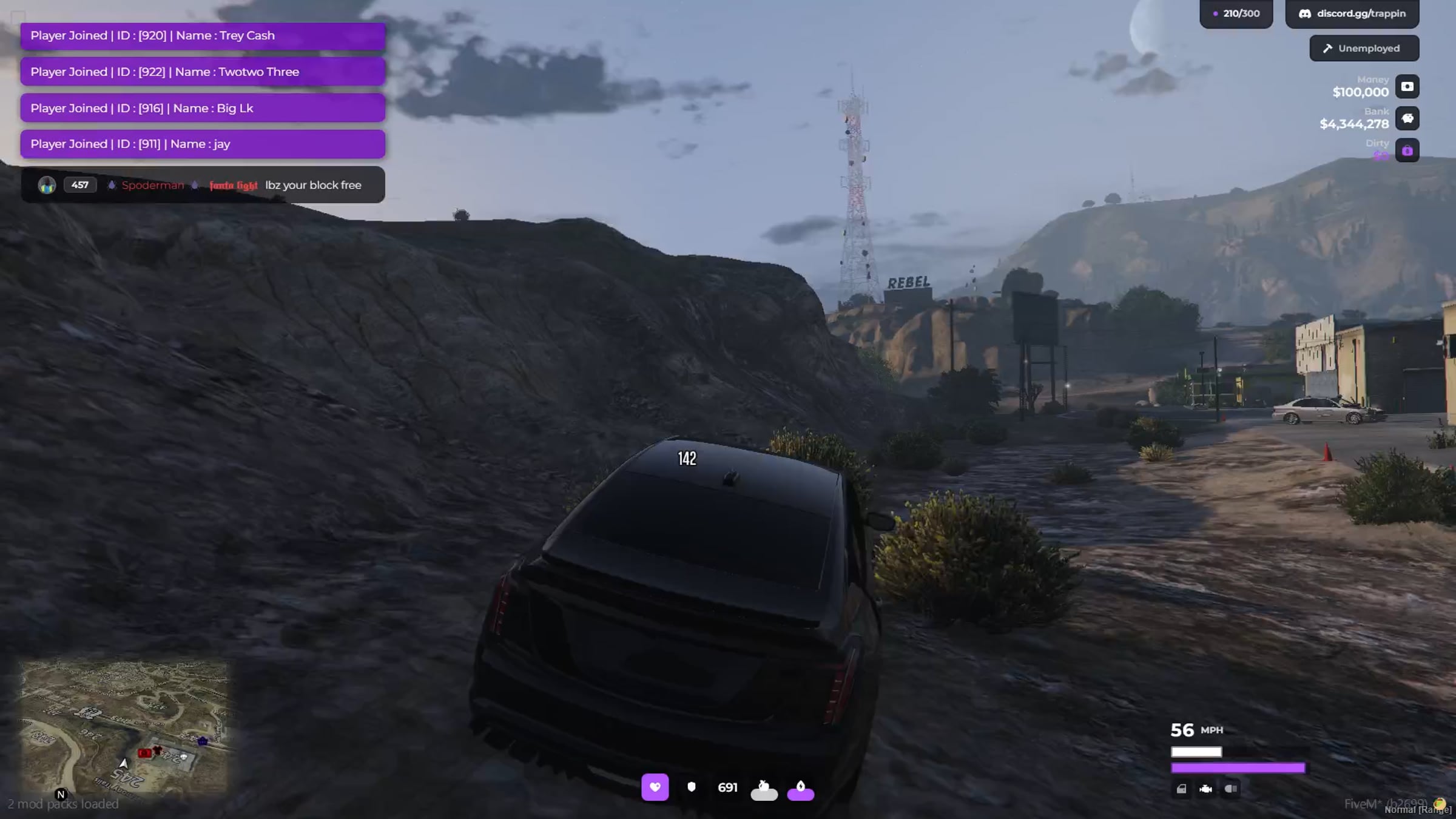Select the Unemployed job badge
Screen dimensions: 1456x819
(1364, 49)
